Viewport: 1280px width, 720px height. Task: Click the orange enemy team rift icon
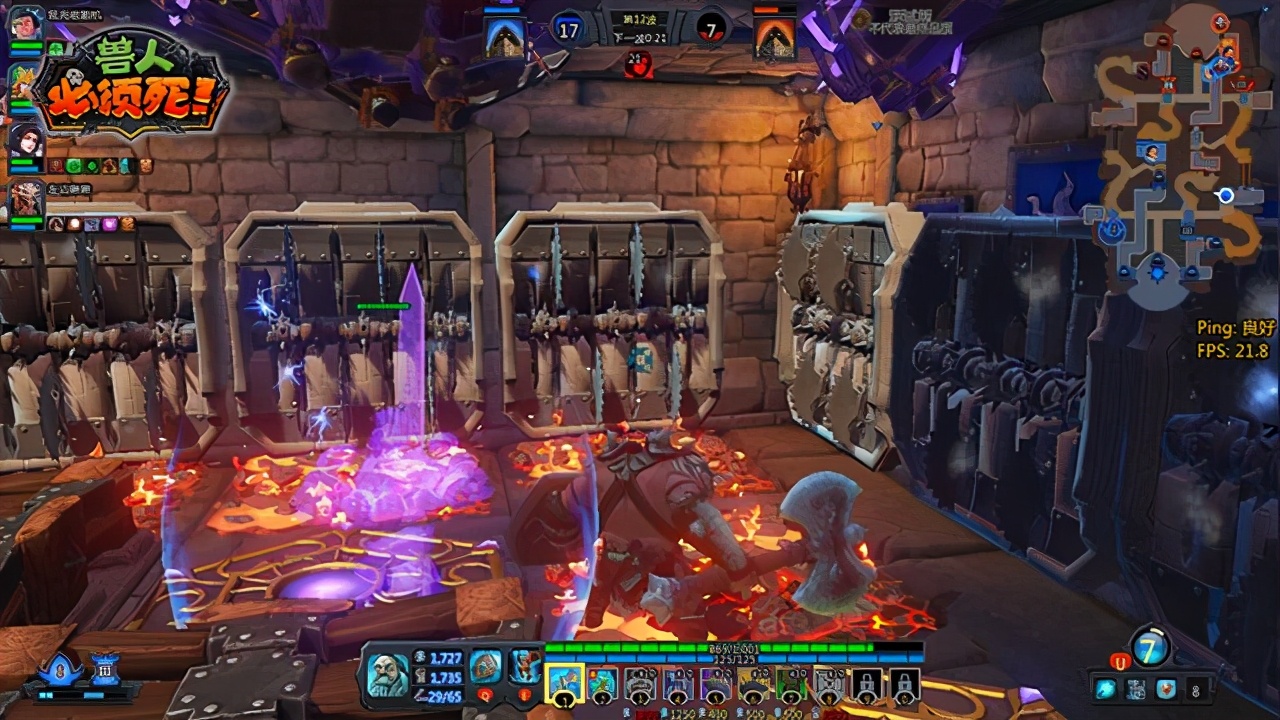pyautogui.click(x=775, y=37)
